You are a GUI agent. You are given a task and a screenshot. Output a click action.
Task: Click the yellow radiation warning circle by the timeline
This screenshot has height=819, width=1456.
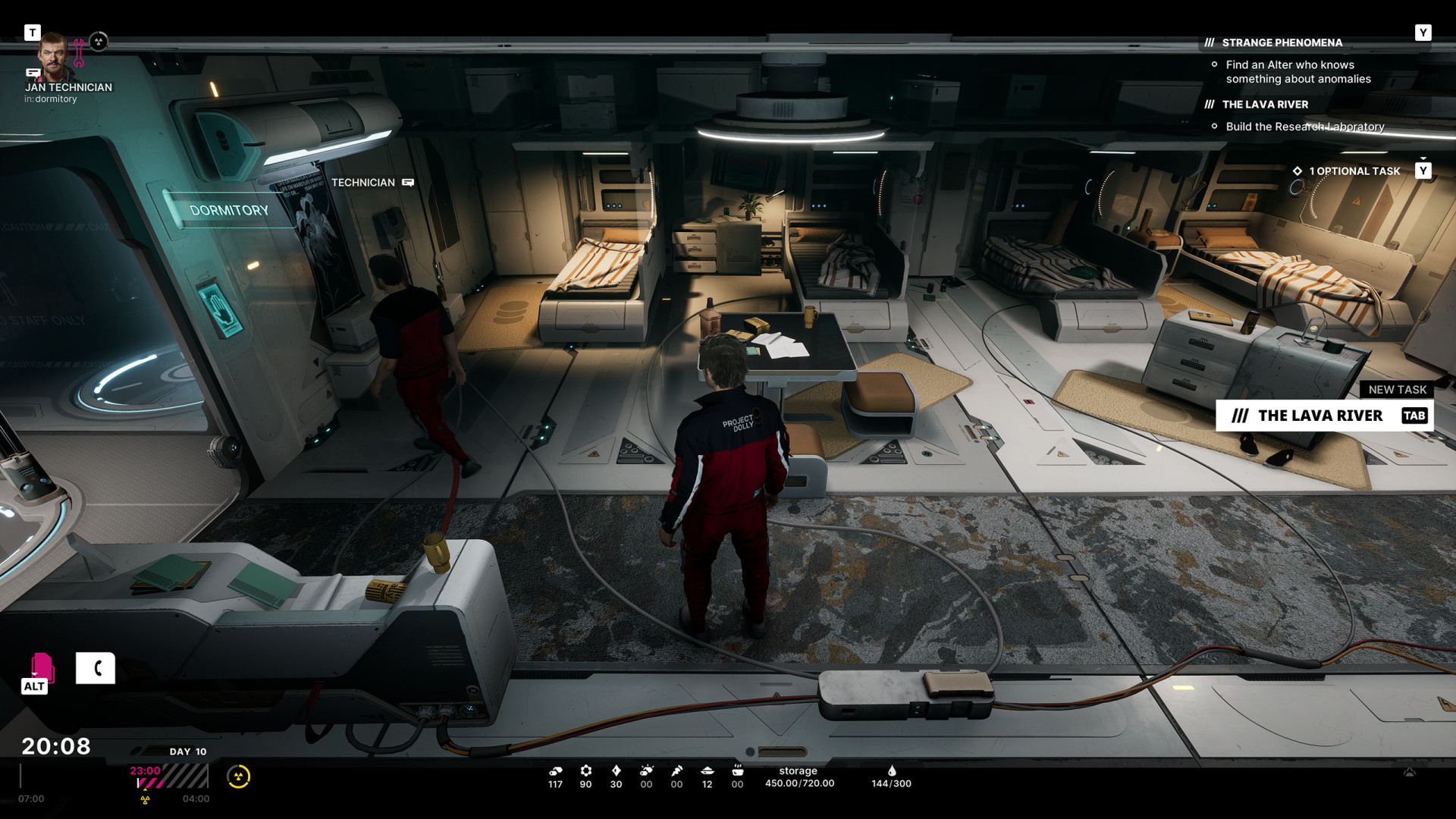point(238,777)
